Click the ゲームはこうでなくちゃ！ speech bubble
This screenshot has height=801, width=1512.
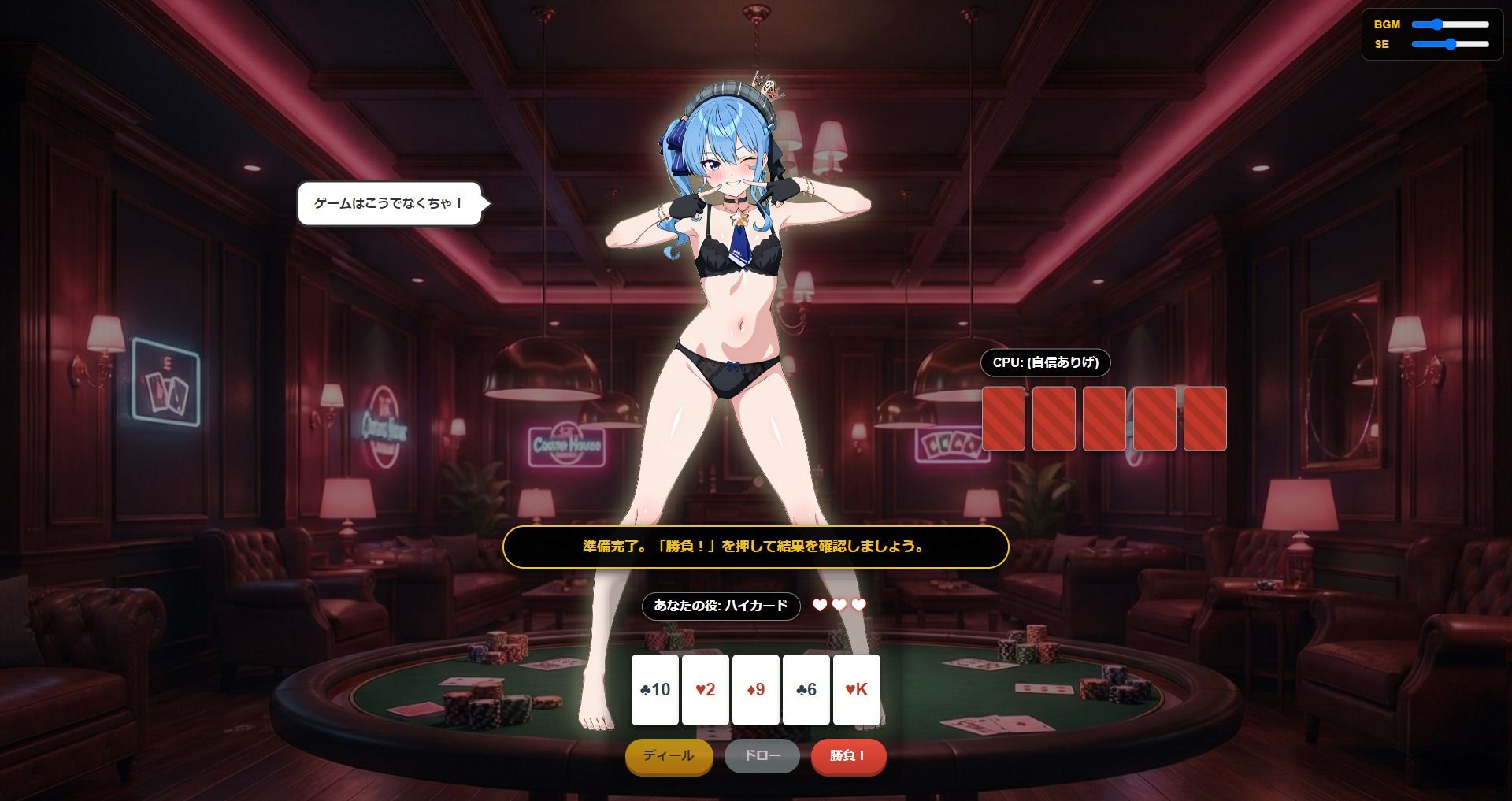tap(390, 202)
